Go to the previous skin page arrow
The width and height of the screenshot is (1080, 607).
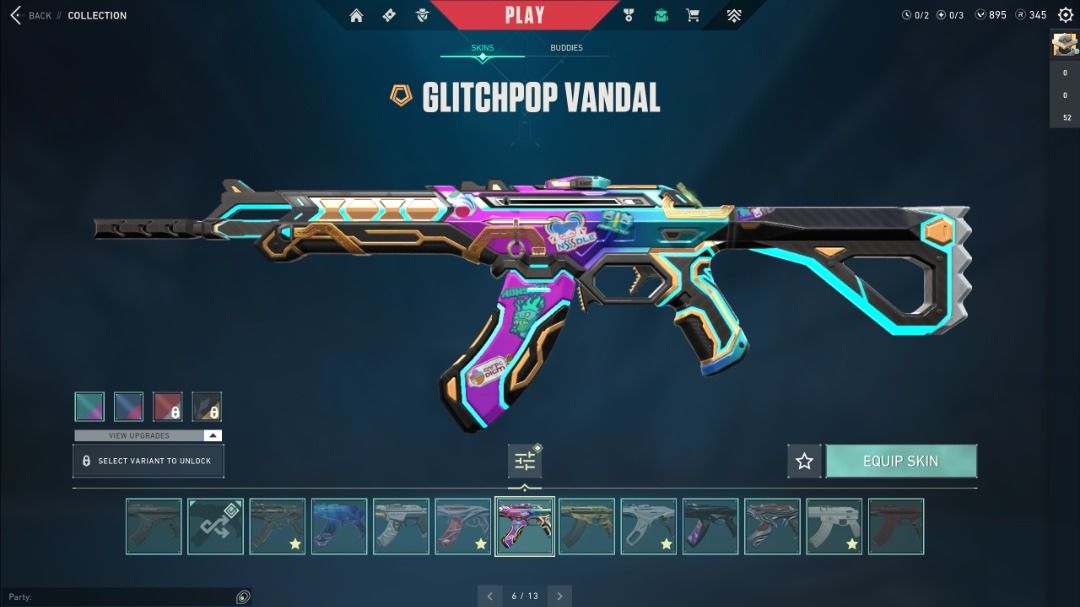490,596
